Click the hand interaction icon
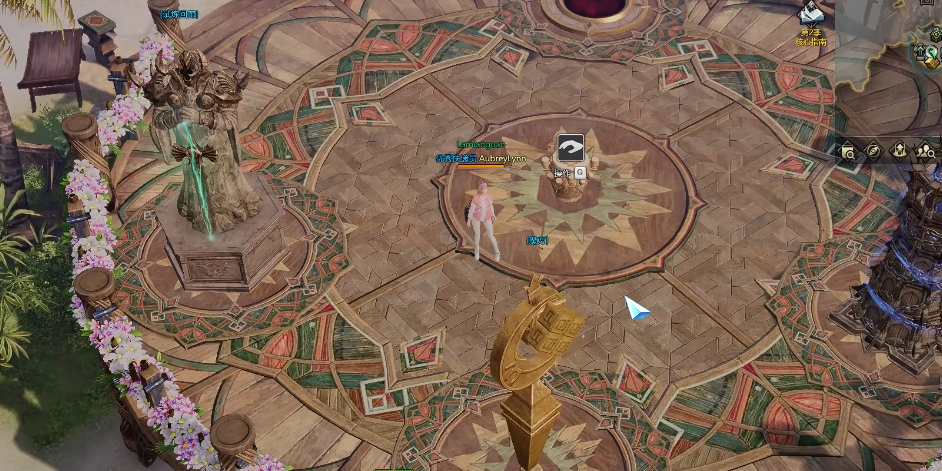942x471 pixels. point(570,148)
